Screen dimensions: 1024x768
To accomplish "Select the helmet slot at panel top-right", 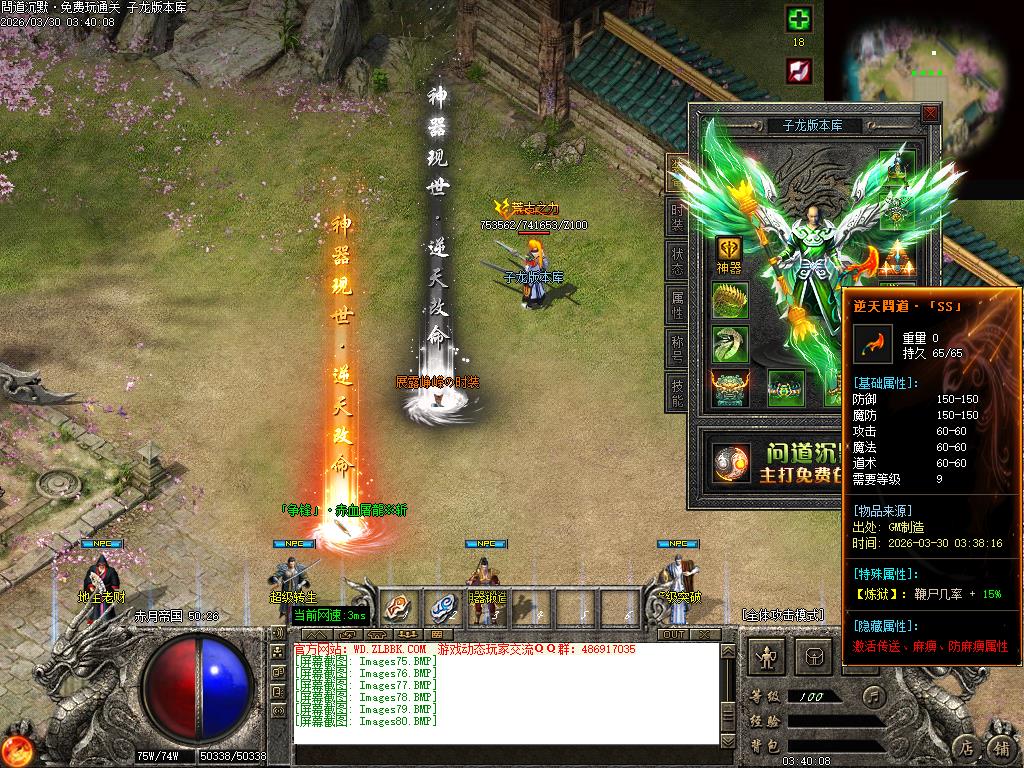I will (x=898, y=166).
